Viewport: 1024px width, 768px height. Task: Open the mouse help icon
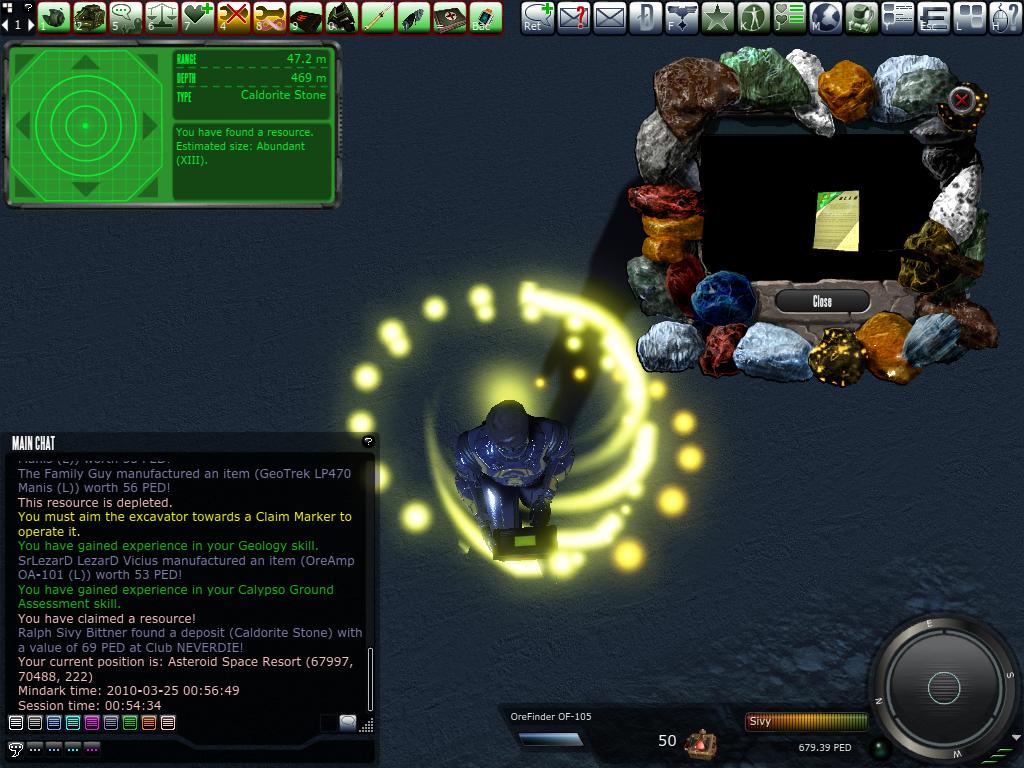click(1005, 17)
